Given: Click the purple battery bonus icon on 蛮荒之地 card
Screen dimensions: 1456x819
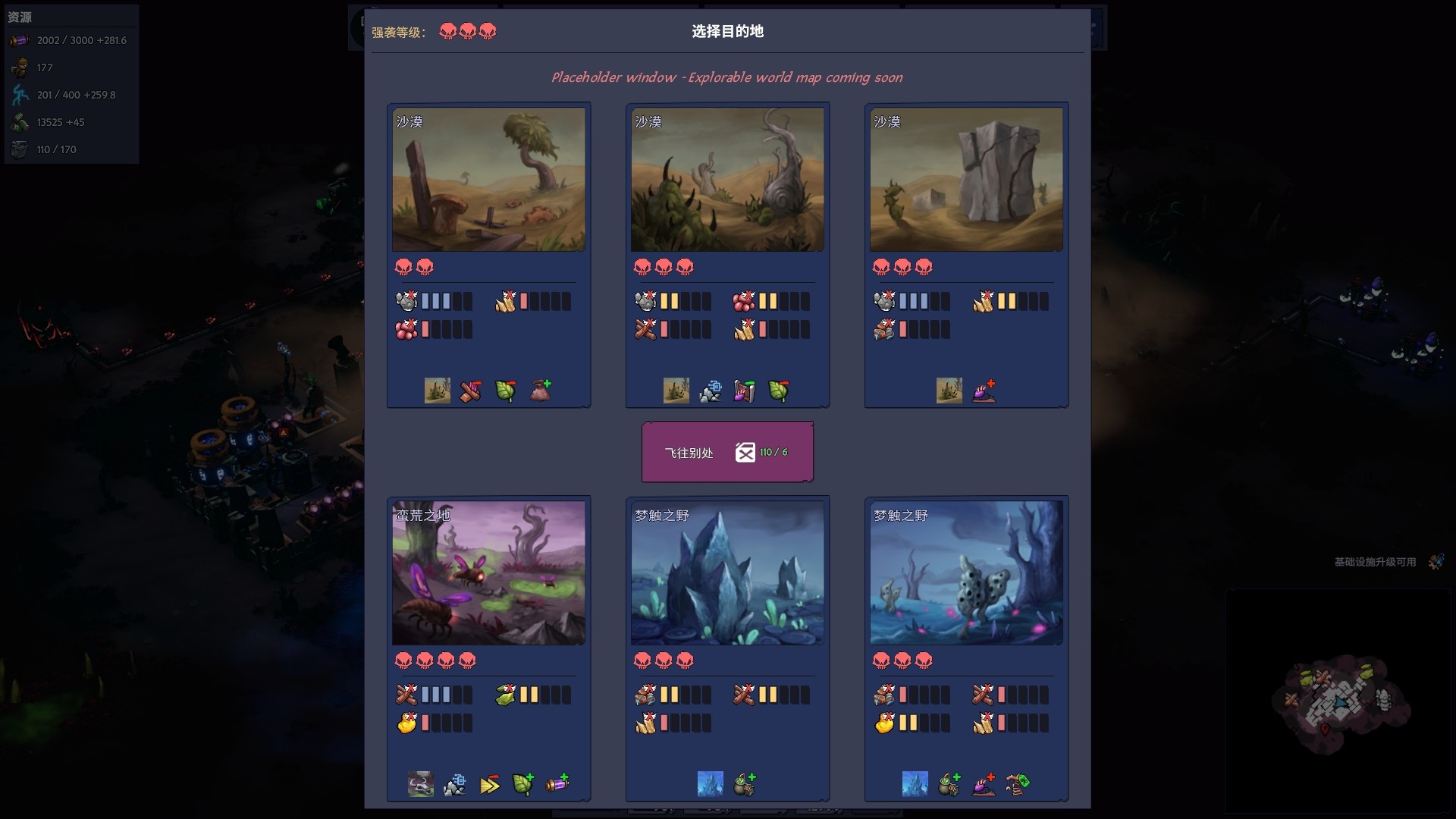Looking at the screenshot, I should (x=559, y=784).
